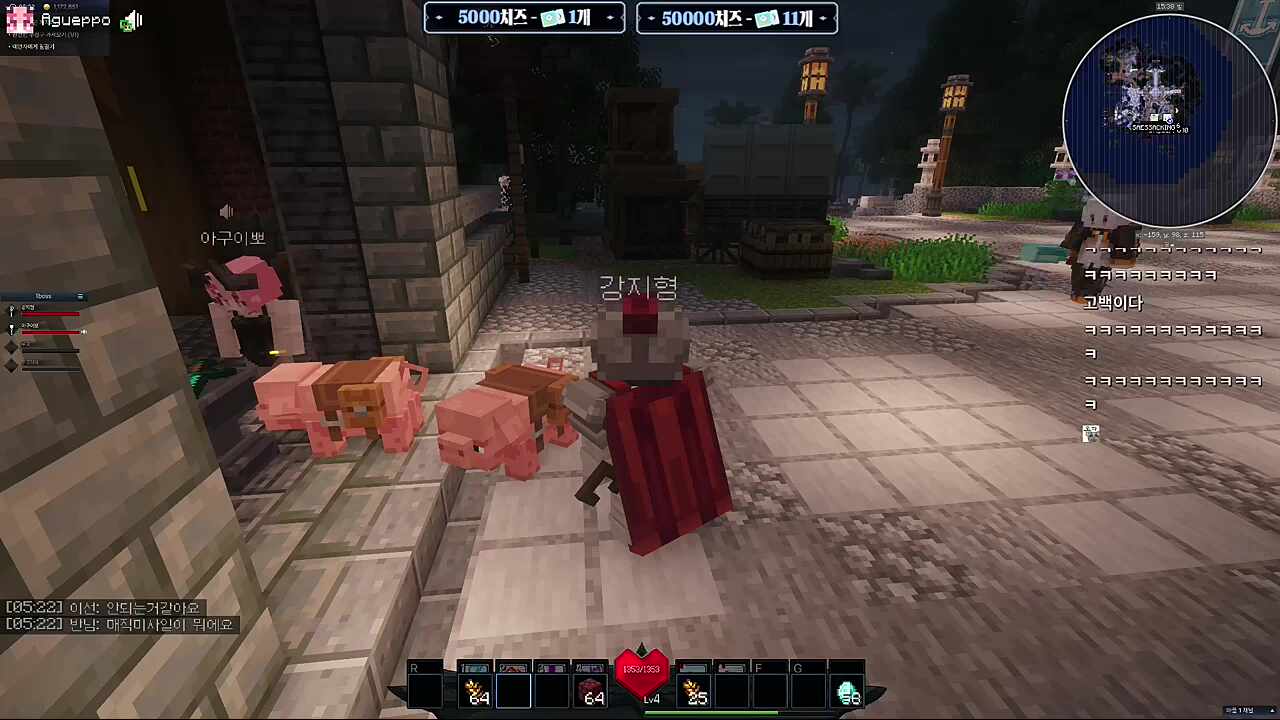The image size is (1280, 720).
Task: Open the 5000 cheese donation goal banner
Action: [x=525, y=18]
